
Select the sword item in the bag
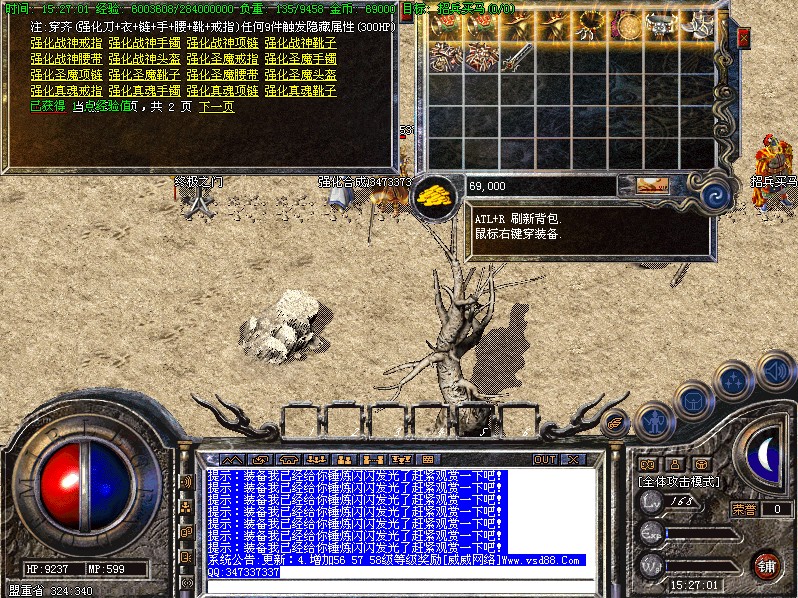[516, 57]
